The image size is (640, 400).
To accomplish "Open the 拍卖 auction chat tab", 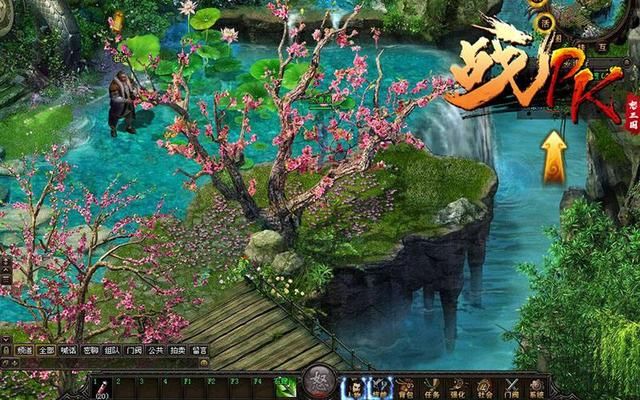I will [178, 351].
